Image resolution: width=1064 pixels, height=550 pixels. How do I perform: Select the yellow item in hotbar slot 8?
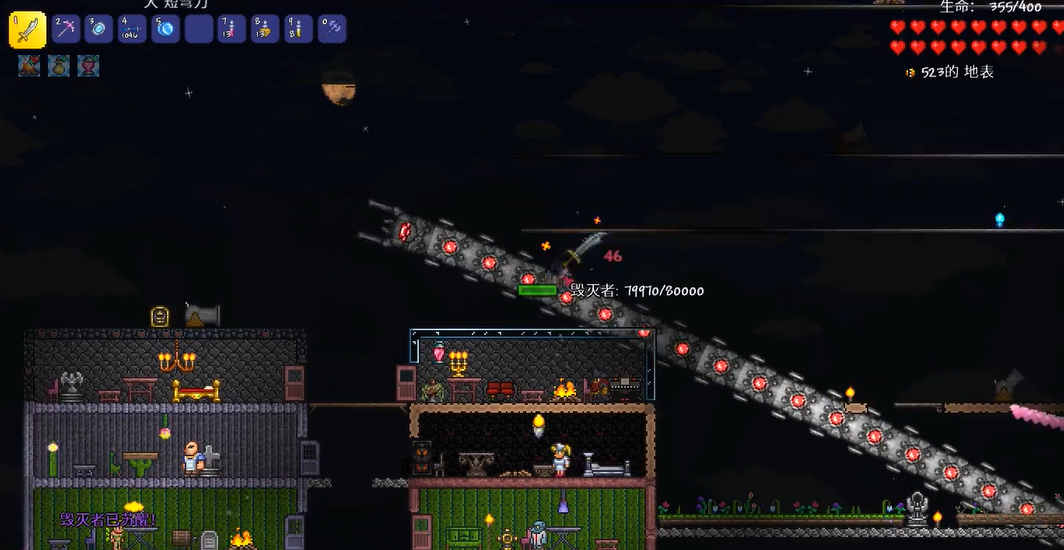265,29
